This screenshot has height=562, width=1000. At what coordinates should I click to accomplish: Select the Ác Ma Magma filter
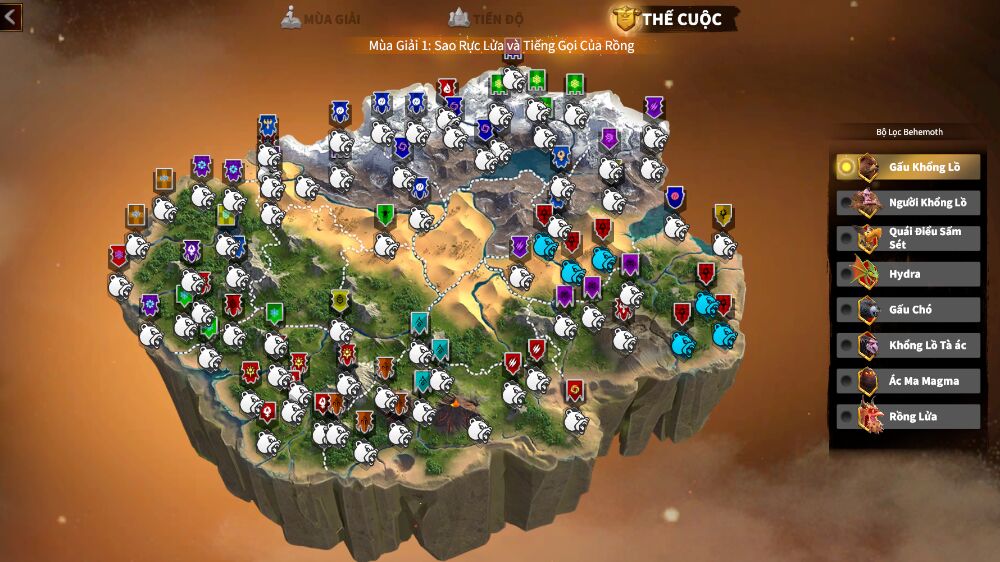[x=907, y=381]
